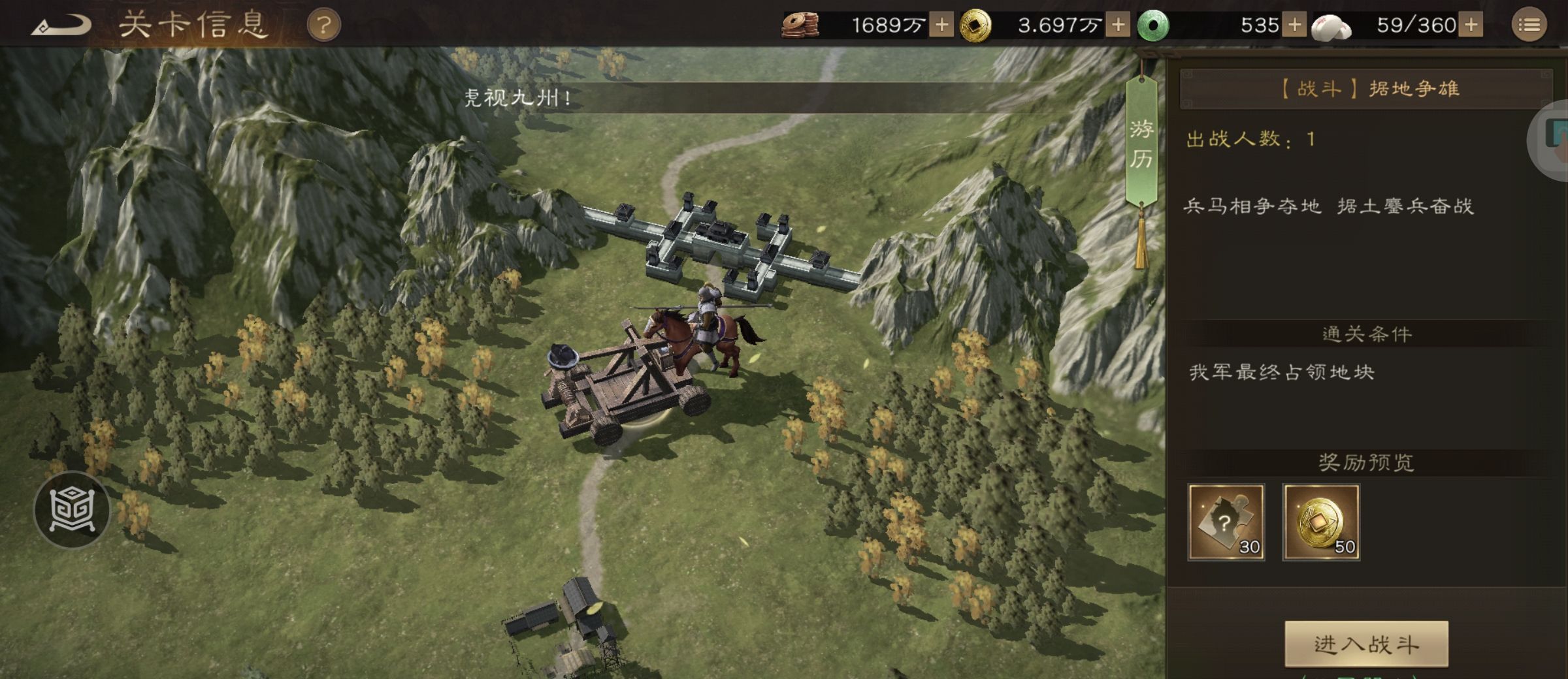Image resolution: width=1568 pixels, height=679 pixels.
Task: Select the 游历 green hanging tab
Action: pyautogui.click(x=1141, y=144)
